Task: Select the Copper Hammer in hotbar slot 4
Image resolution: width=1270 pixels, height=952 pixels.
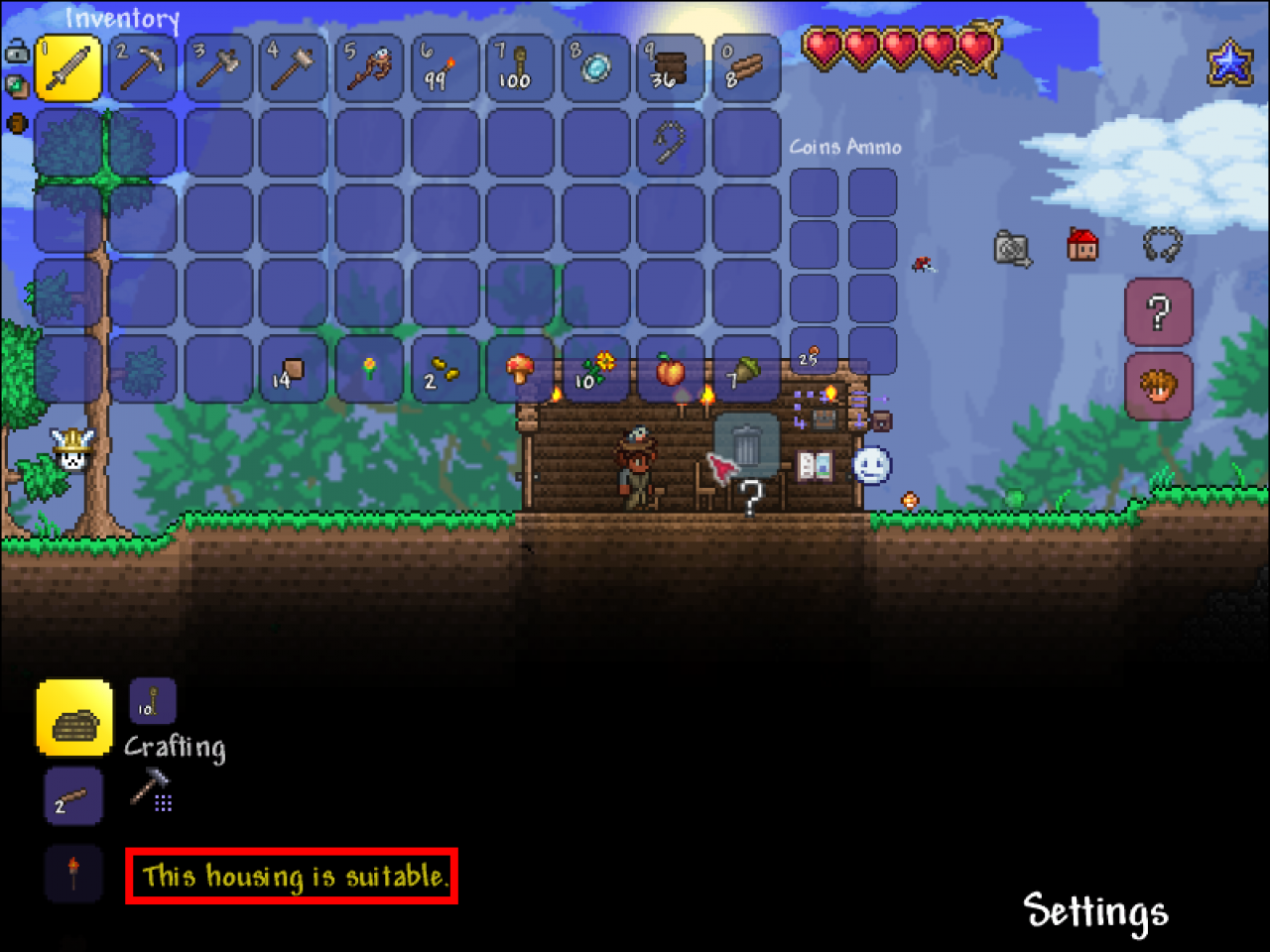Action: pyautogui.click(x=293, y=67)
